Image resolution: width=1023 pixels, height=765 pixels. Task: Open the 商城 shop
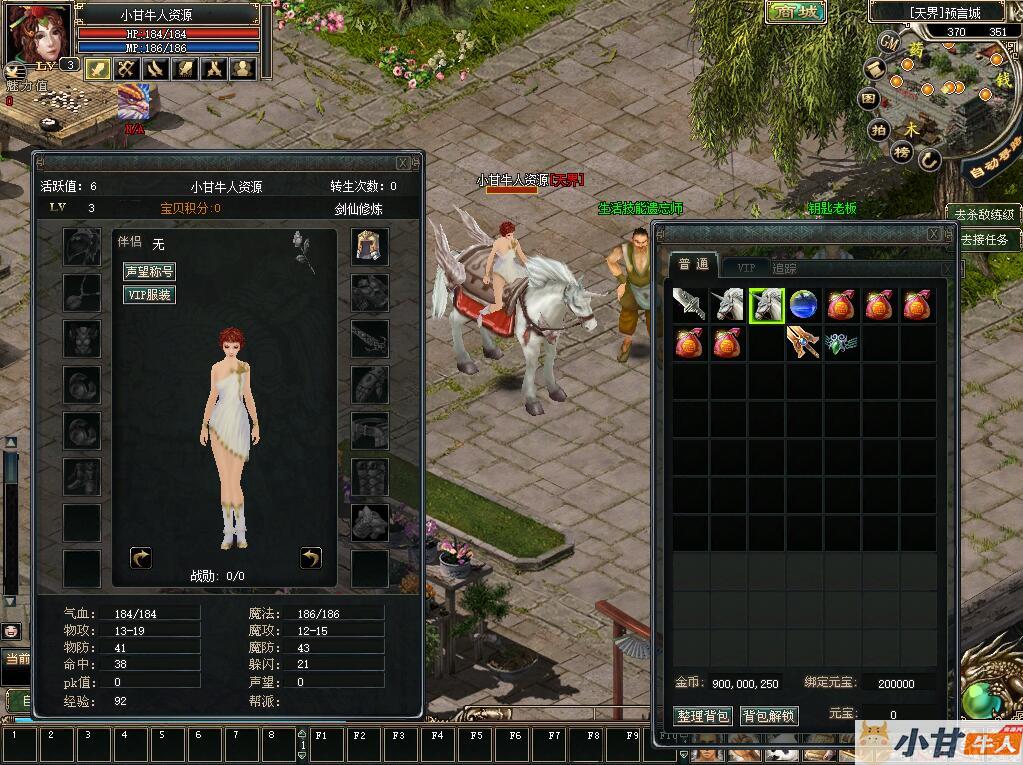tap(796, 12)
